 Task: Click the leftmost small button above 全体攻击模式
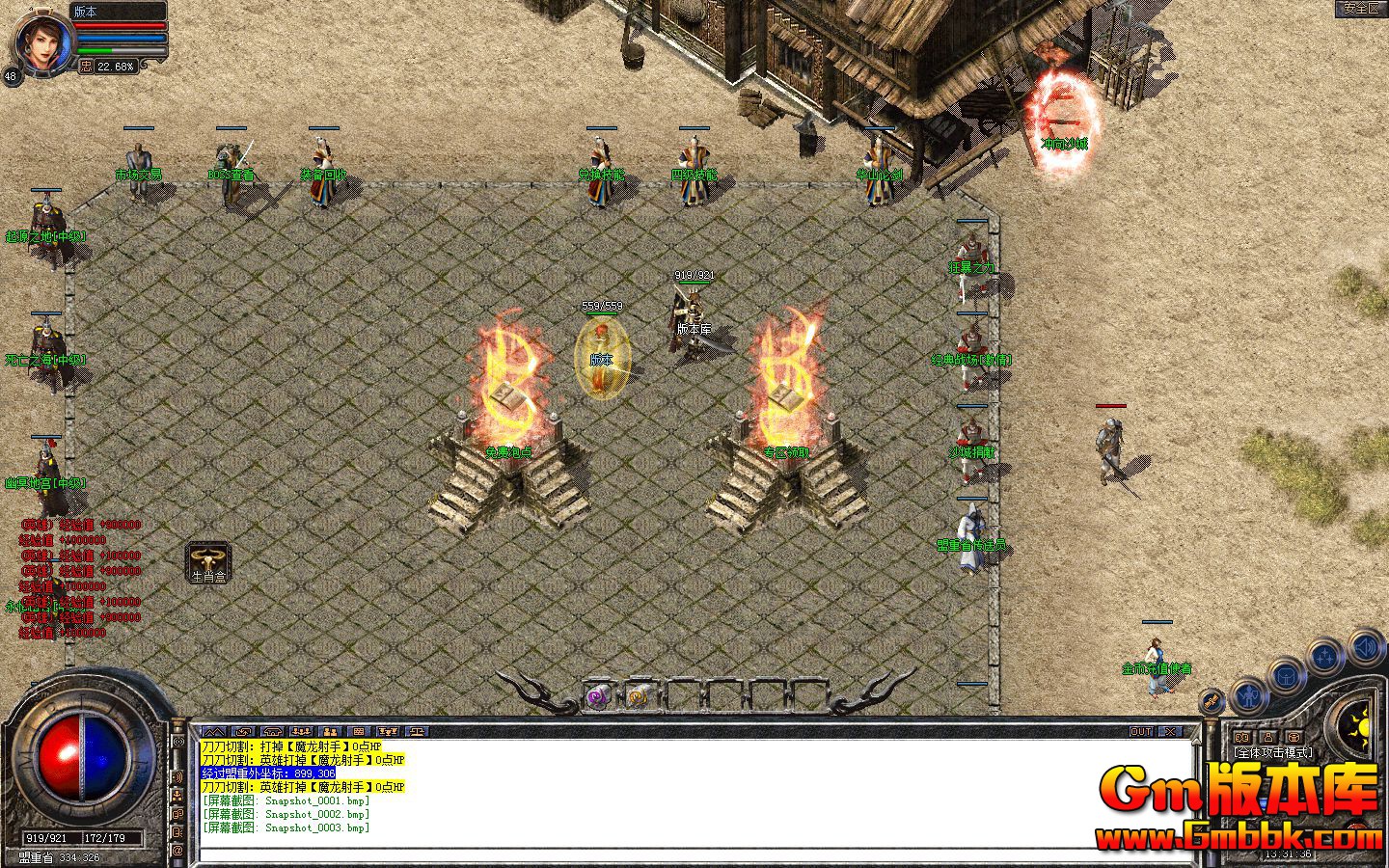(x=1240, y=737)
